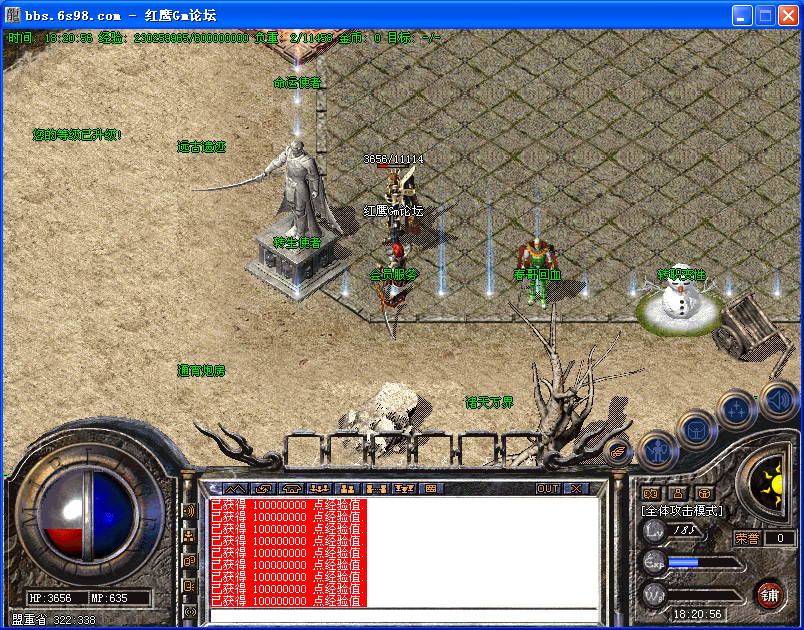Minimize the game window
This screenshot has width=804, height=630.
click(x=741, y=15)
